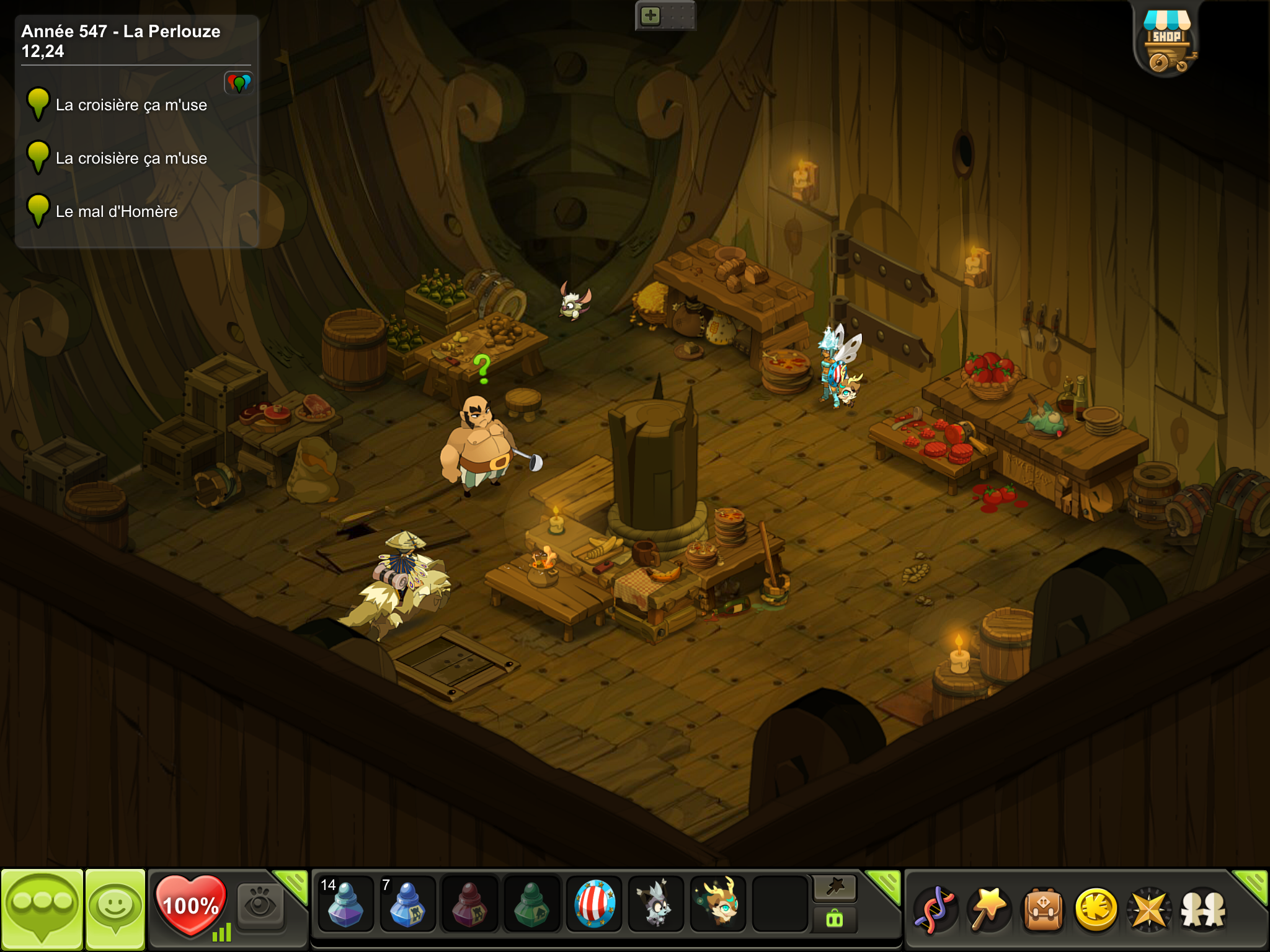This screenshot has height=952, width=1270.
Task: Select the grey wolf pet slot
Action: [x=655, y=904]
